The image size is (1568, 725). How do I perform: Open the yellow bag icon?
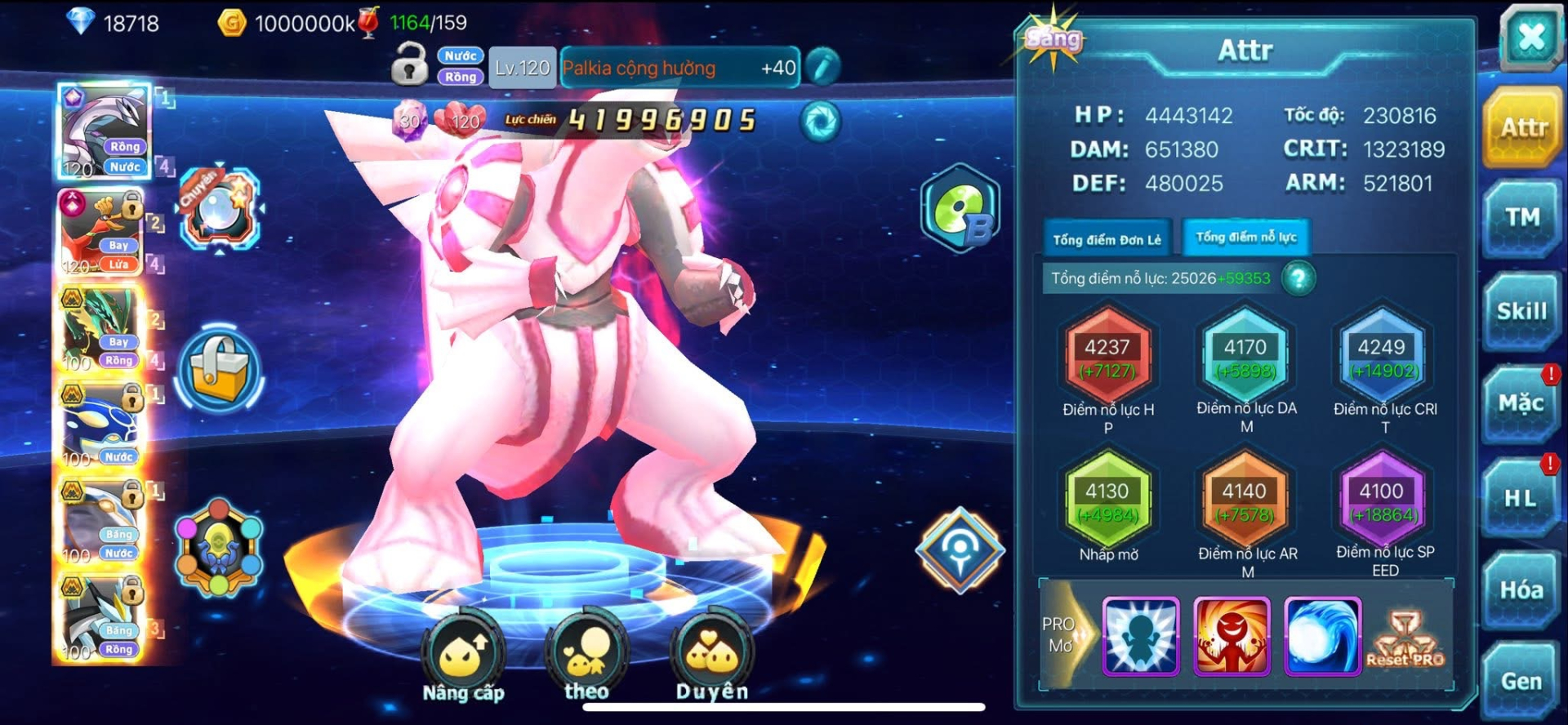219,370
